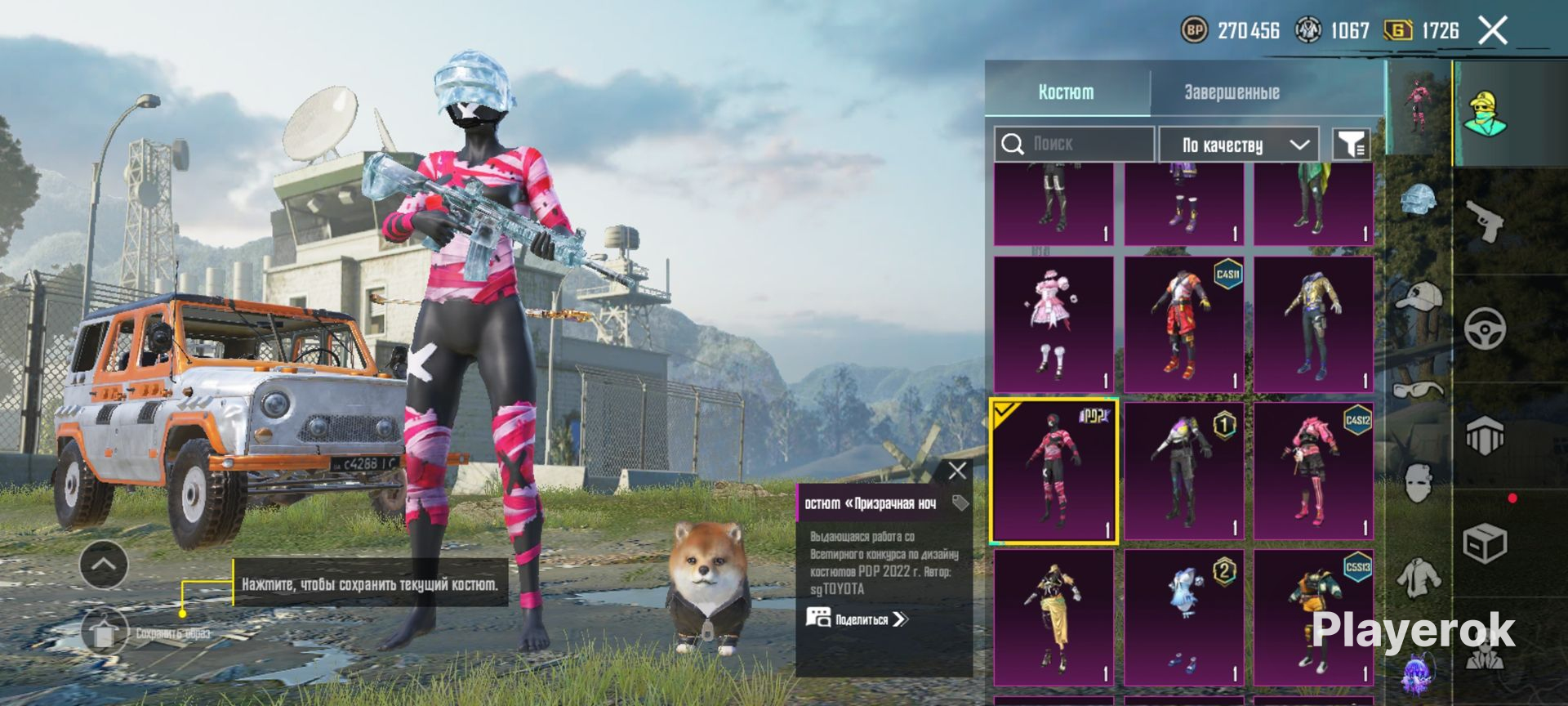
Task: Open the По качеству sort dropdown
Action: point(1239,145)
